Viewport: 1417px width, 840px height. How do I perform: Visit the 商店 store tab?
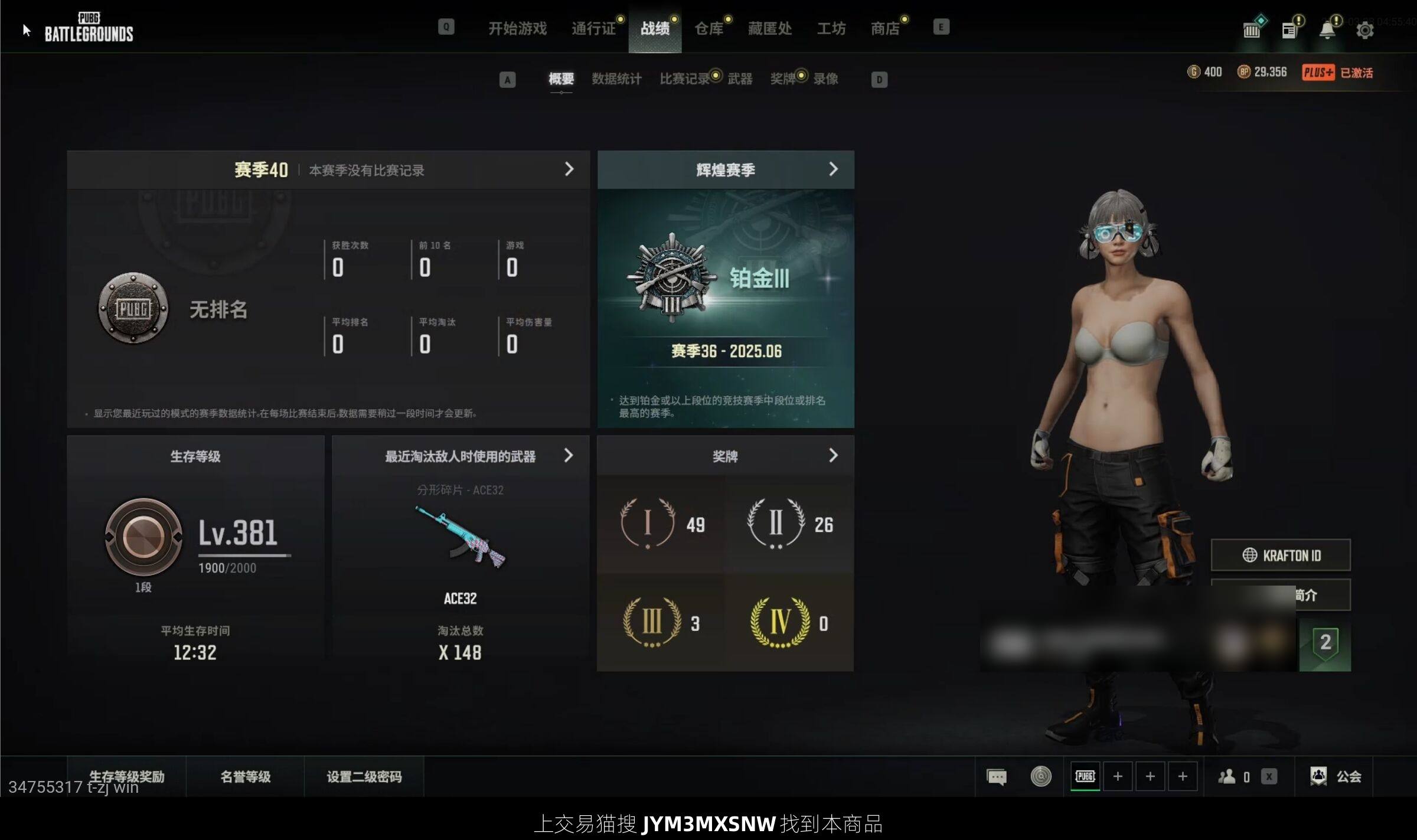[x=885, y=28]
